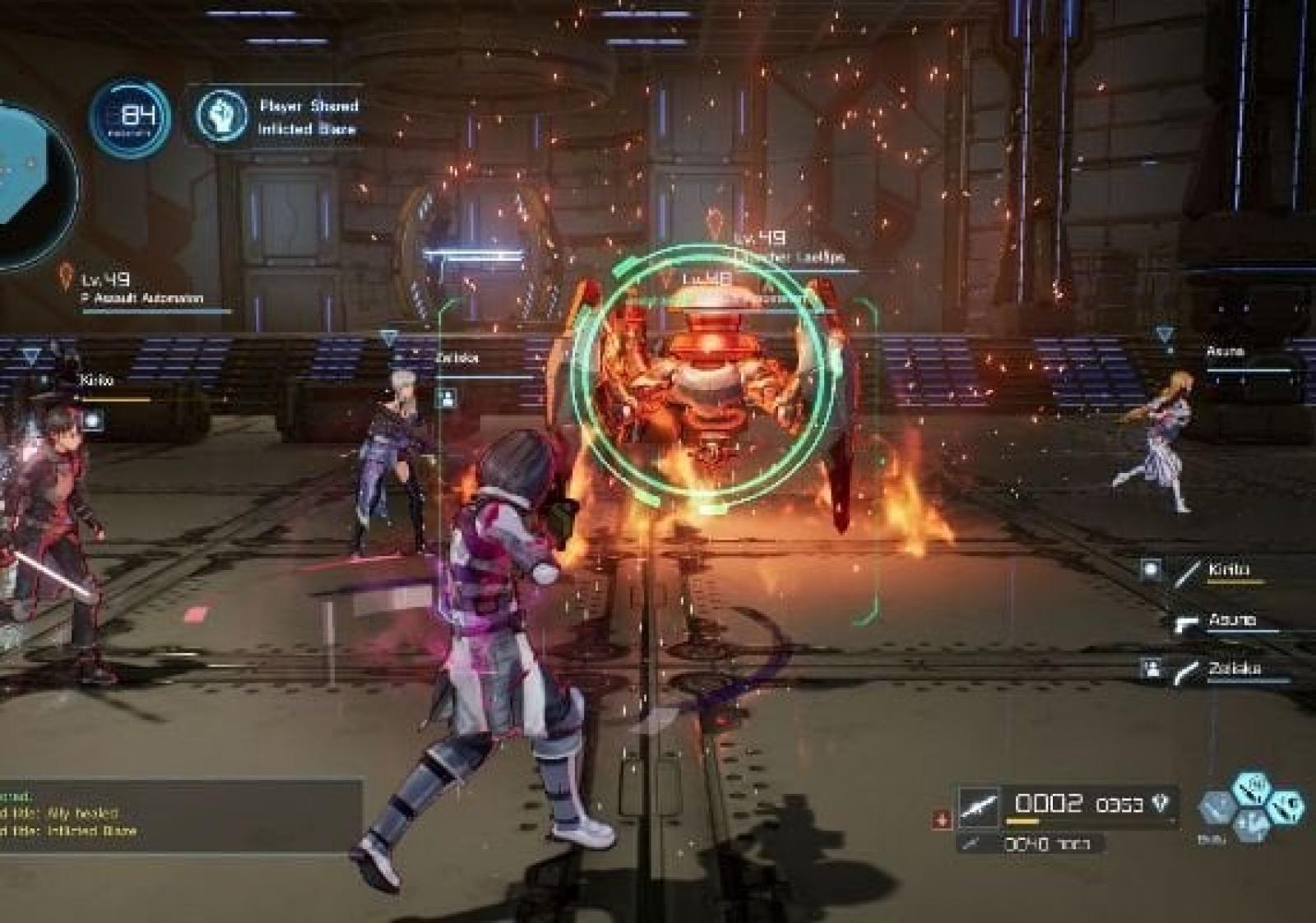The height and width of the screenshot is (923, 1316).
Task: Activate the topmost glowing hexagon skill
Action: (x=1253, y=786)
